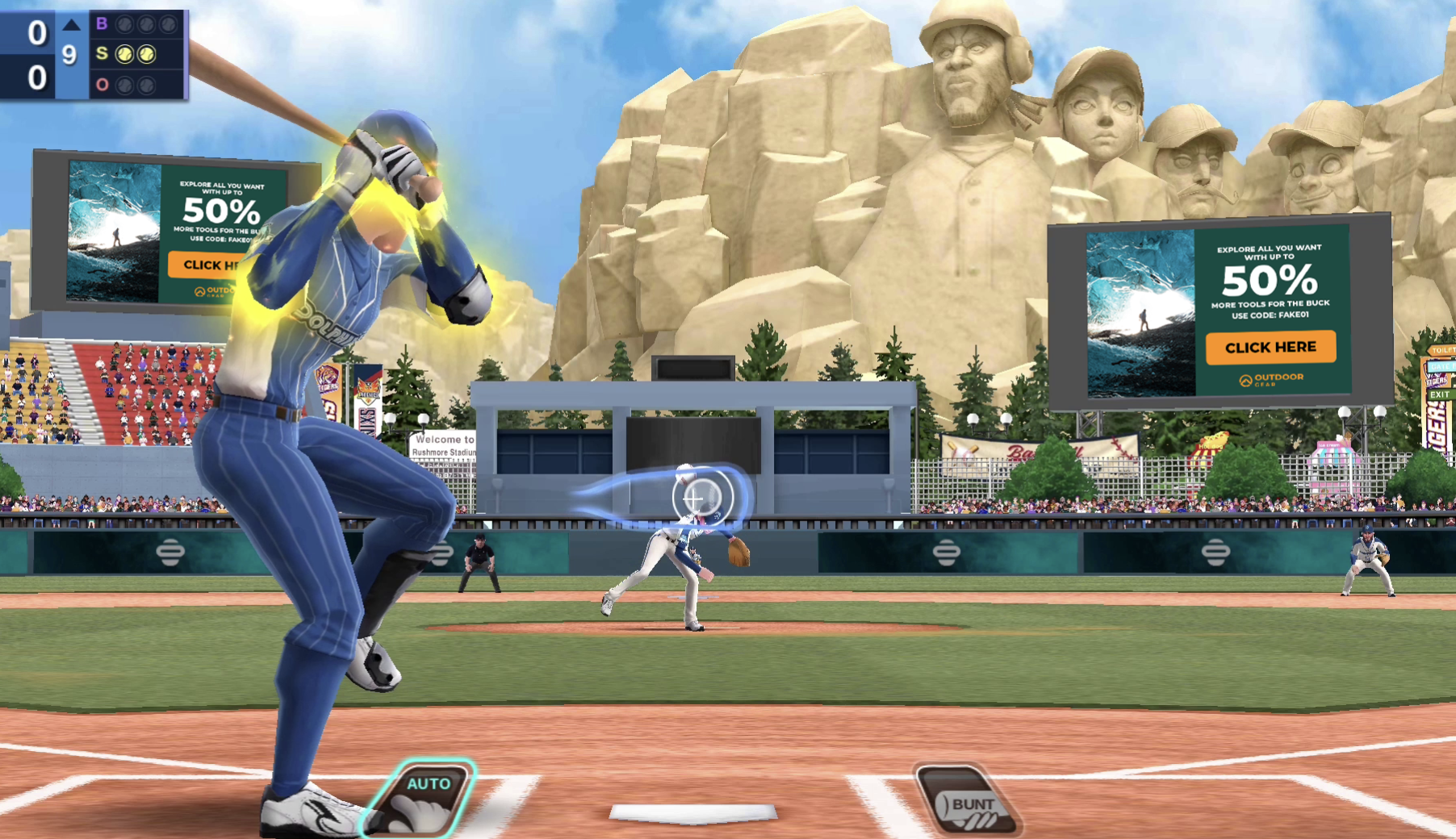Image resolution: width=1456 pixels, height=839 pixels.
Task: Click the orange CLICK HERE ad button
Action: [x=1270, y=347]
